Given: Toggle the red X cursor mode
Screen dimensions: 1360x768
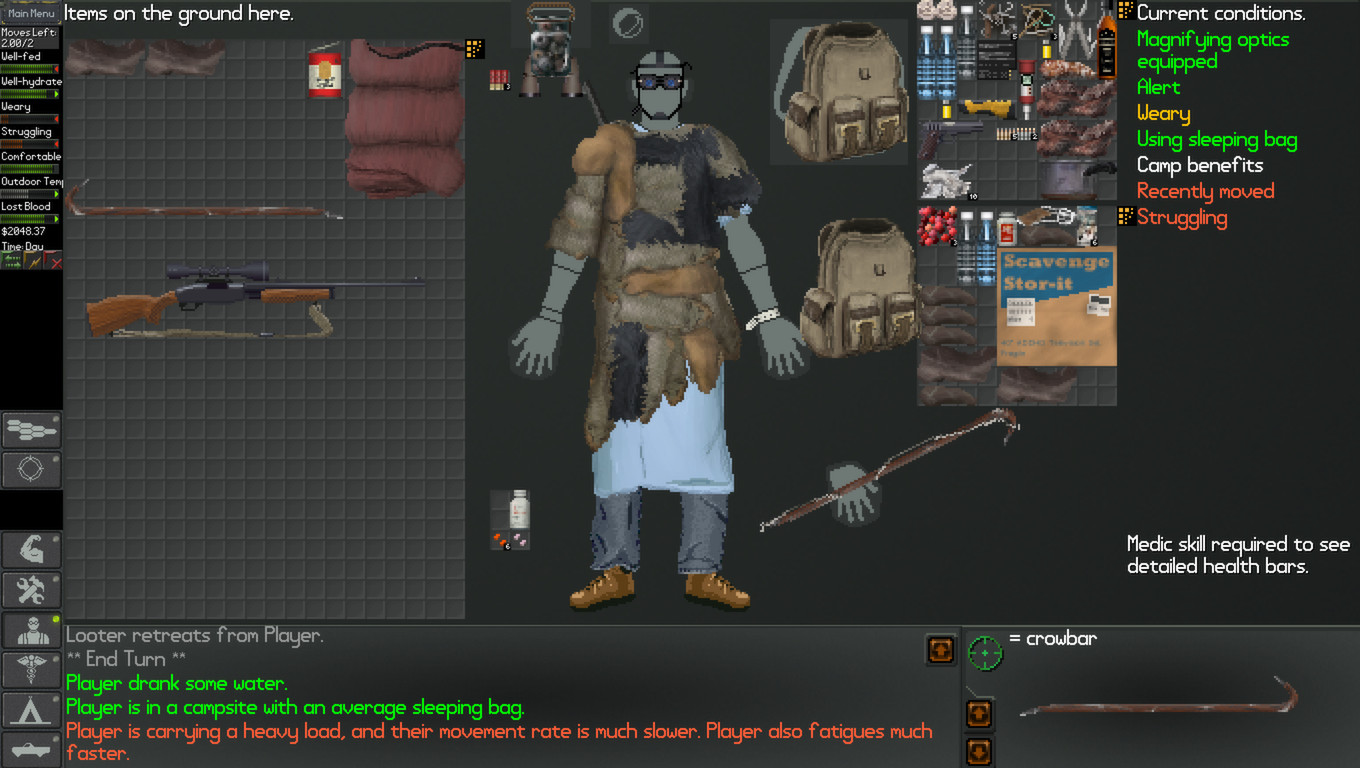Looking at the screenshot, I should point(52,259).
